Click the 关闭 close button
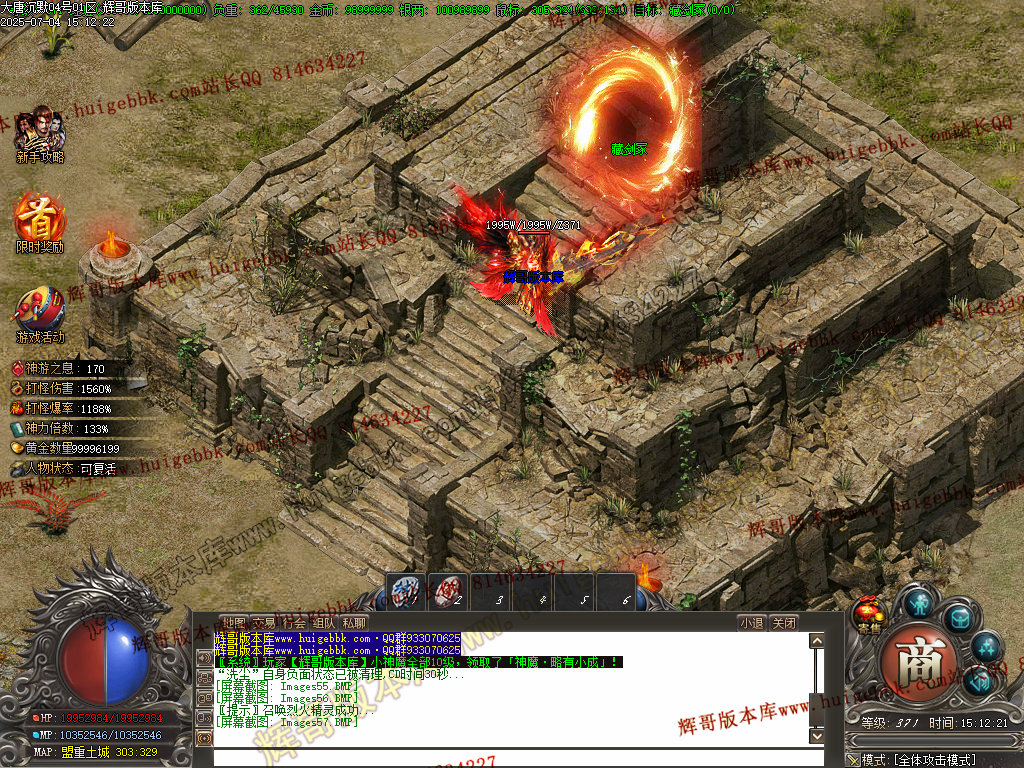This screenshot has height=768, width=1024. 785,622
